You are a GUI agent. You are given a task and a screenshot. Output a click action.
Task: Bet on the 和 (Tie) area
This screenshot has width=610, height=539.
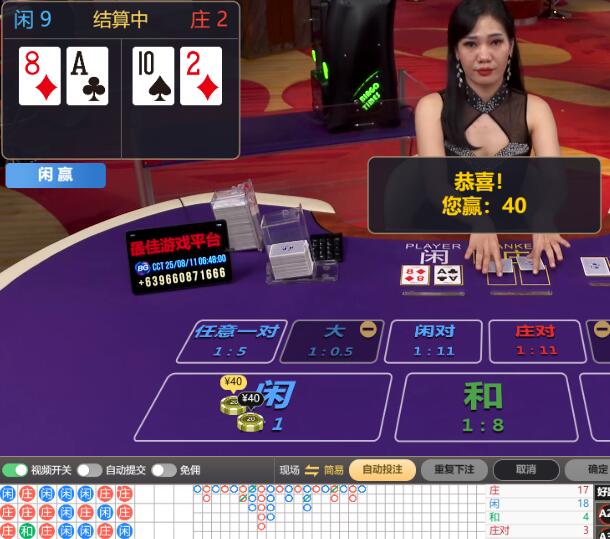[482, 405]
